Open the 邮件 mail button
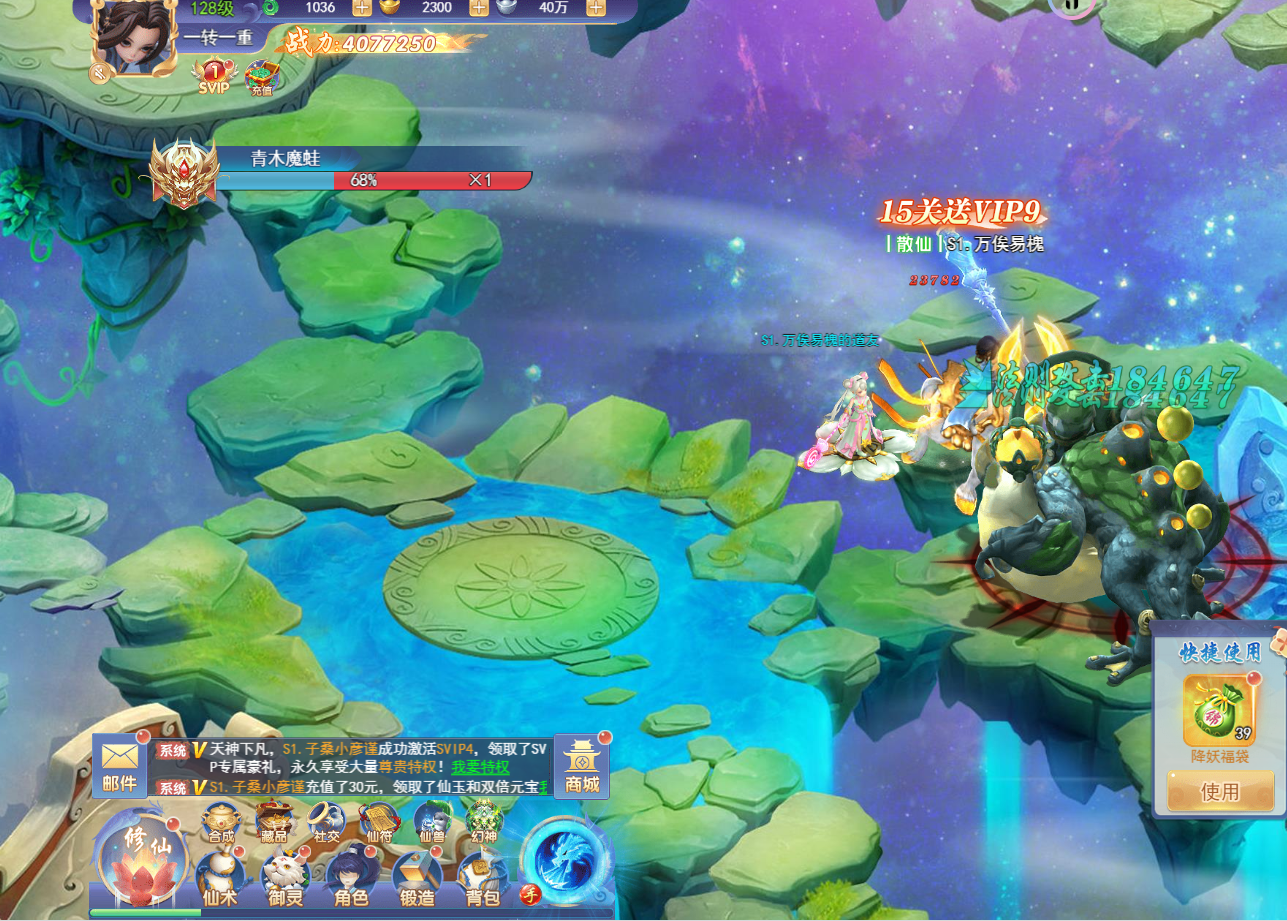This screenshot has width=1287, height=921. coord(119,767)
